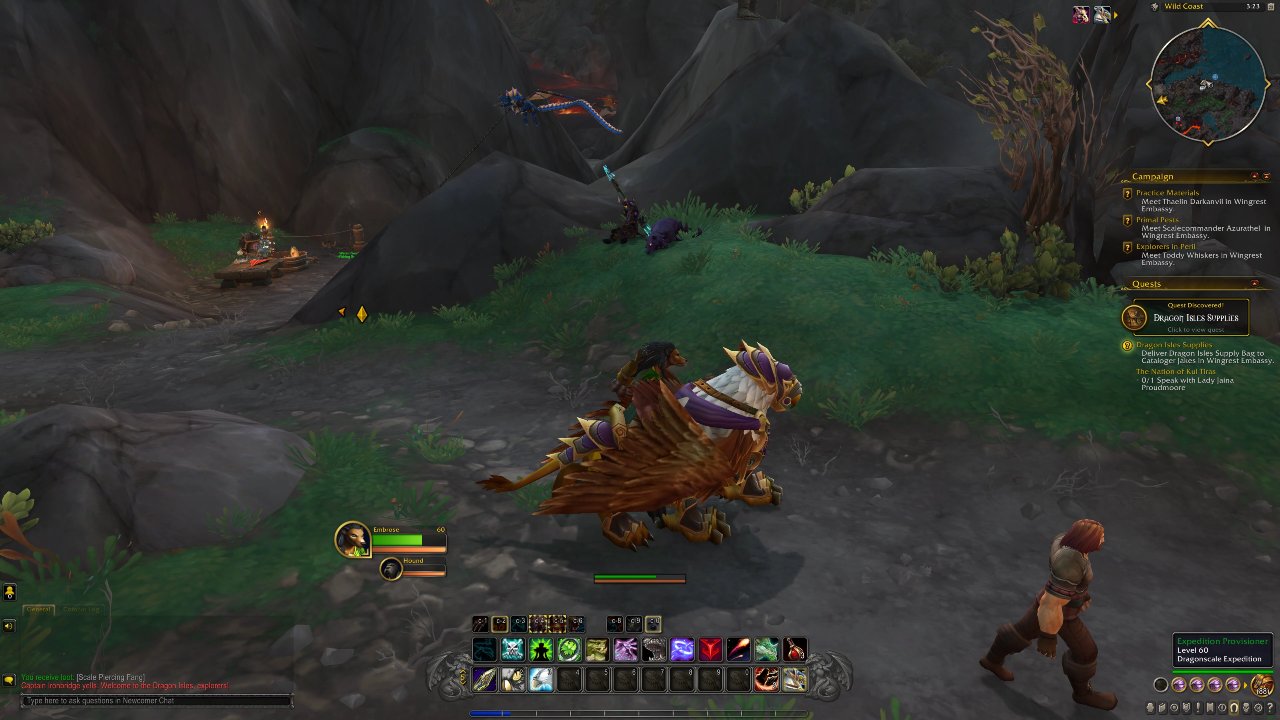Cast the purple vortex spell on the action bar

click(681, 650)
